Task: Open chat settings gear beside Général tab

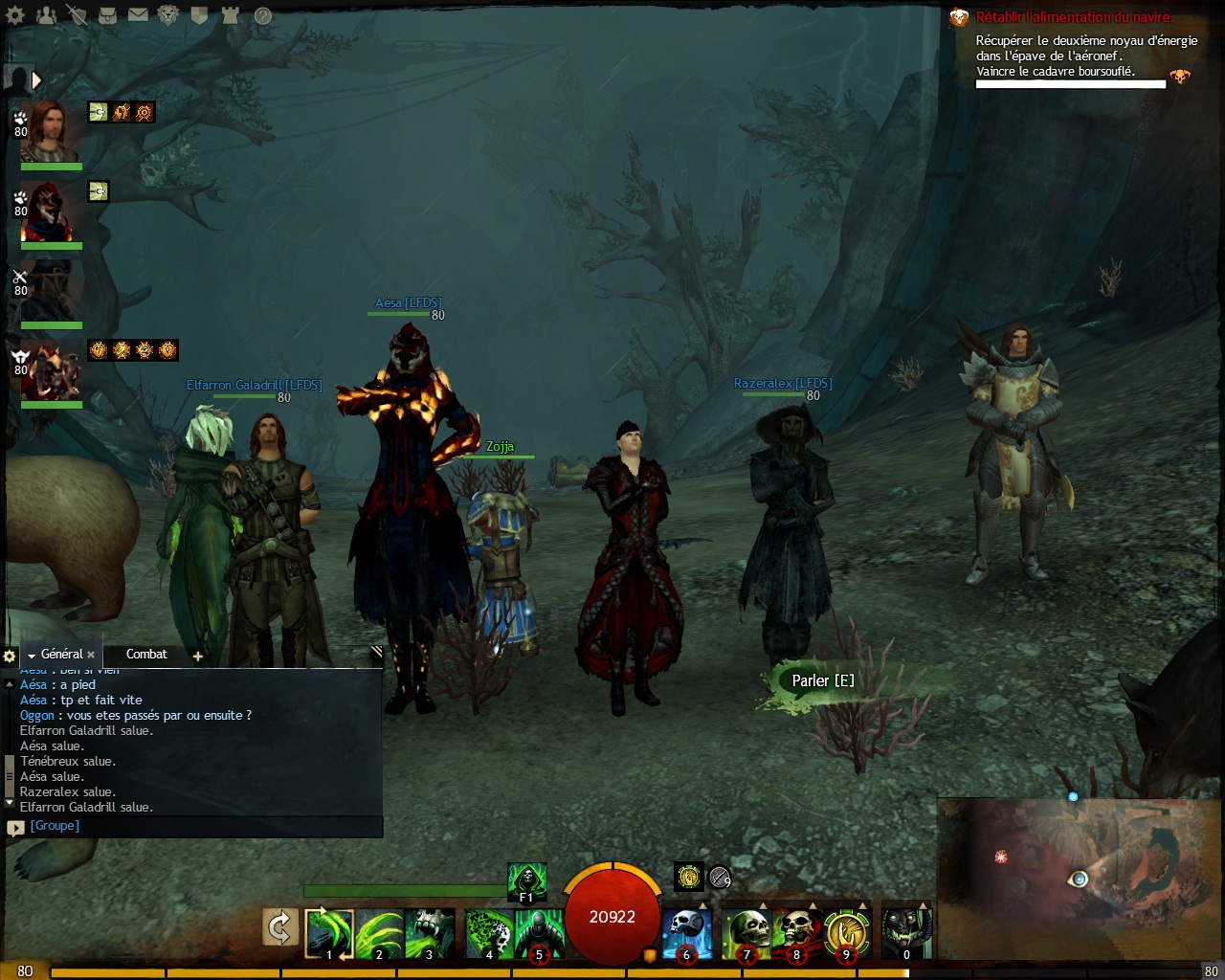Action: tap(10, 657)
